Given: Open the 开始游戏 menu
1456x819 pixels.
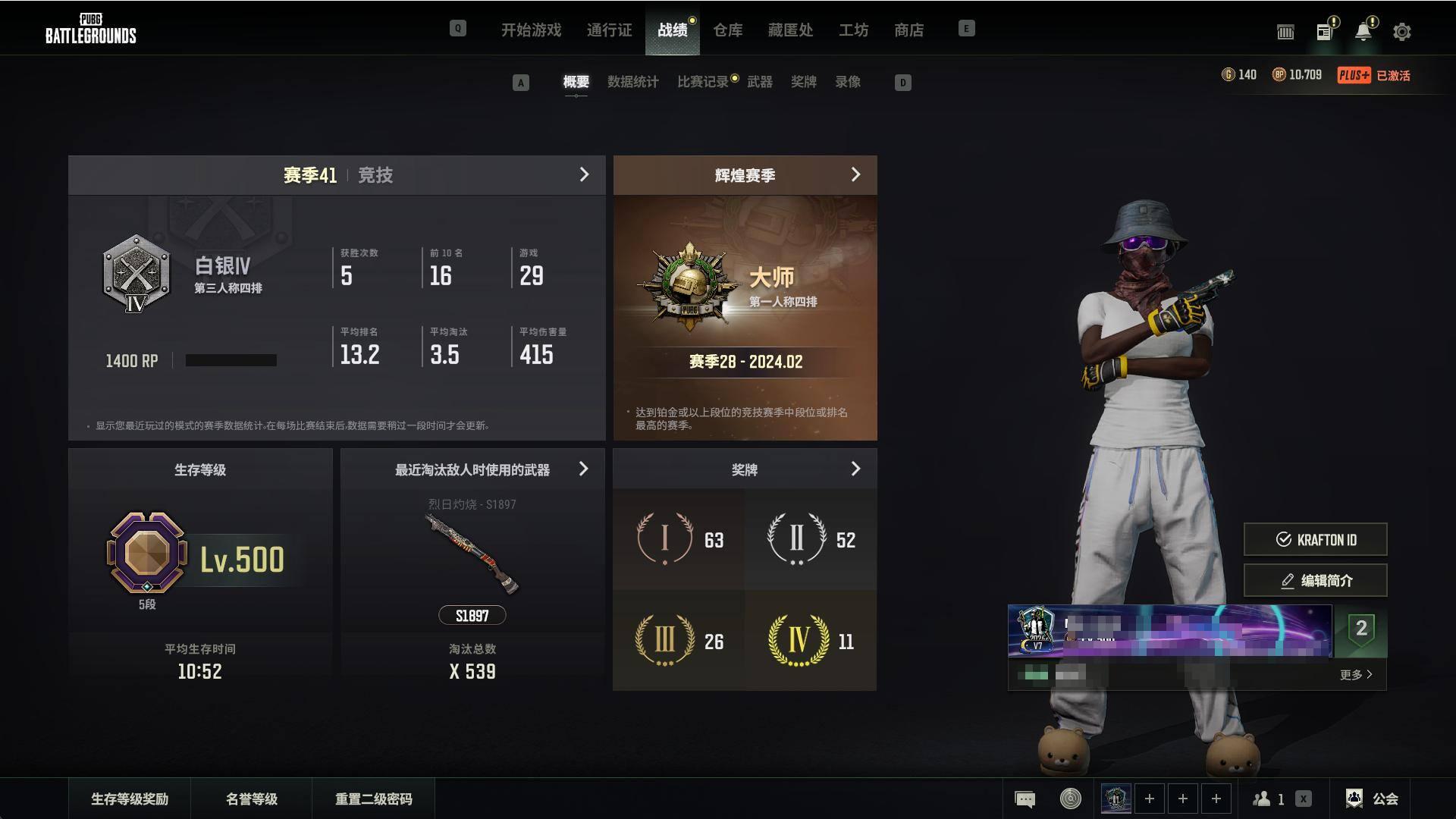Looking at the screenshot, I should [x=531, y=30].
